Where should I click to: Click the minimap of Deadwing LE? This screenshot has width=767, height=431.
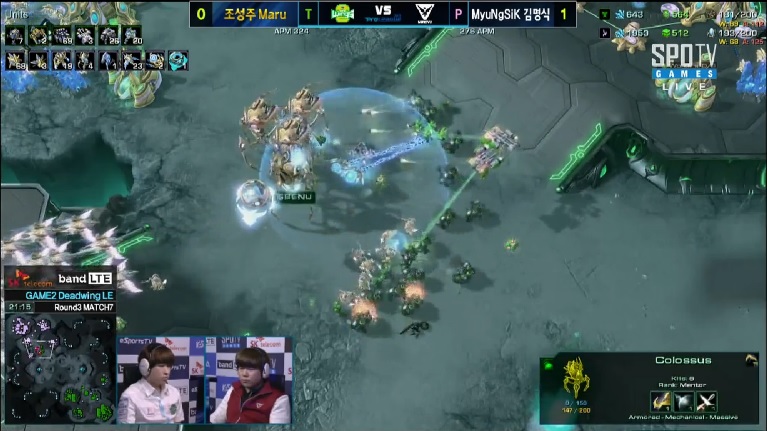(x=58, y=367)
